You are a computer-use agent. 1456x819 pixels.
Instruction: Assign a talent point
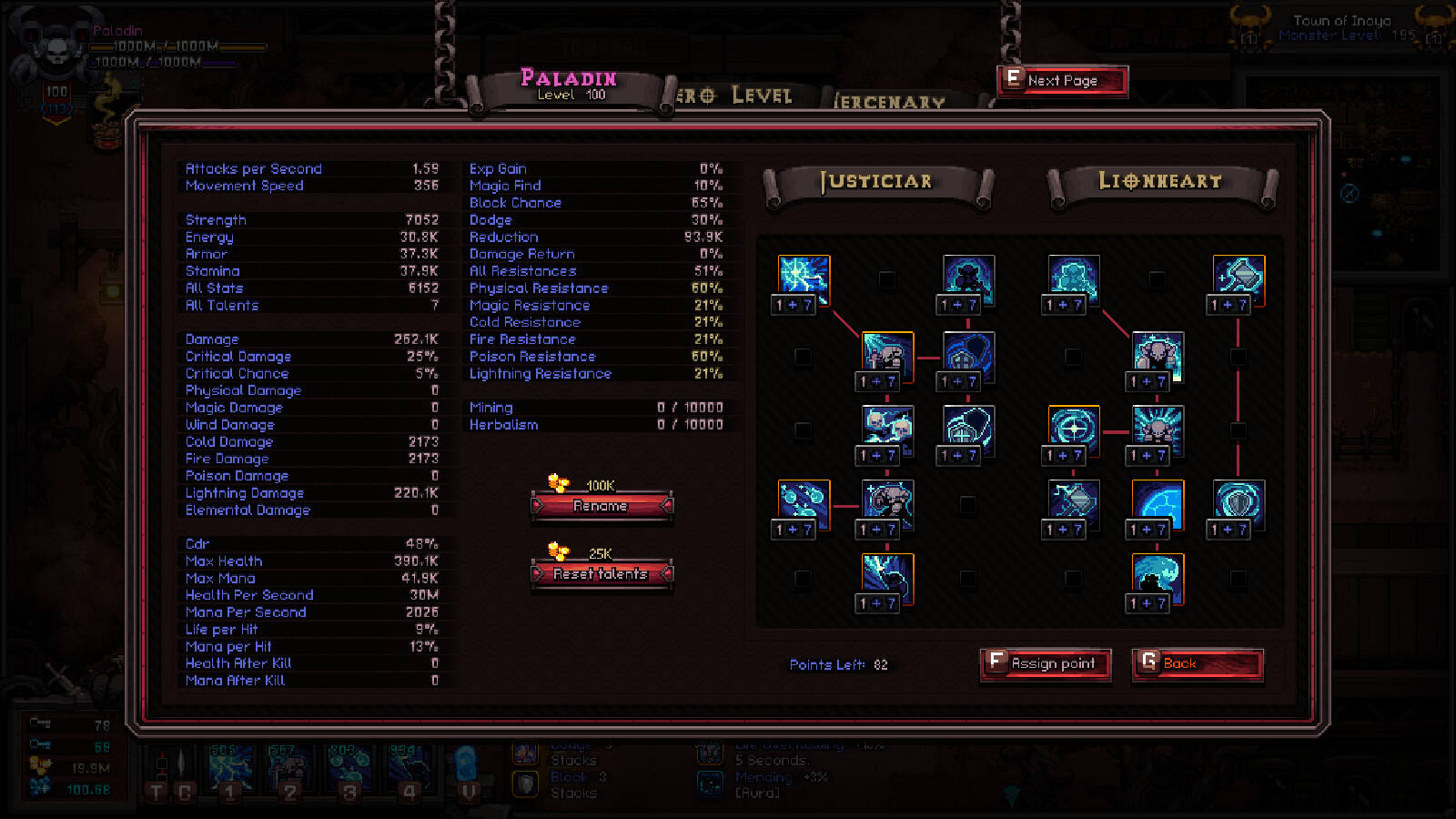coord(1046,664)
